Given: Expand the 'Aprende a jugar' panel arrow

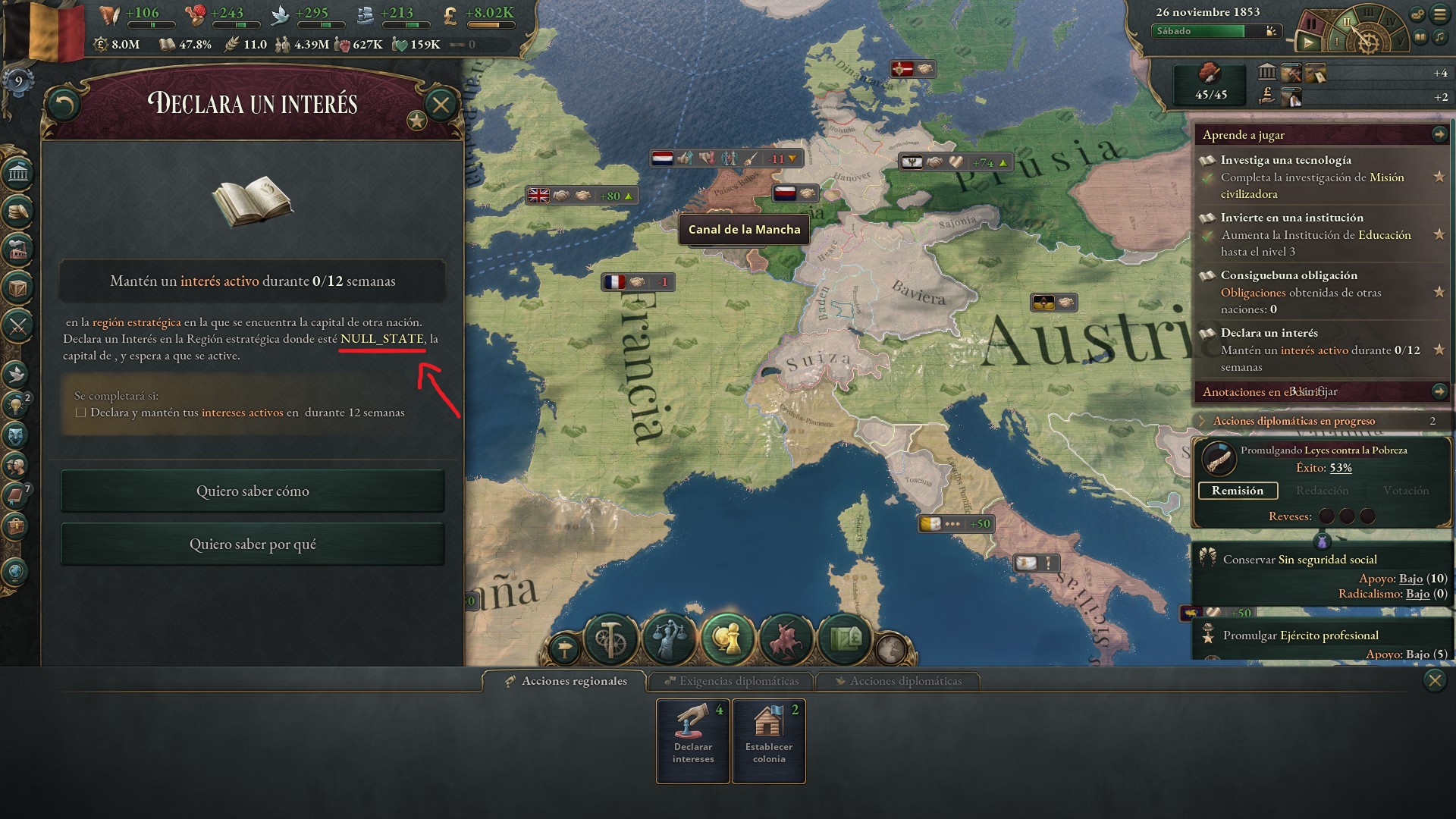Looking at the screenshot, I should [1439, 134].
